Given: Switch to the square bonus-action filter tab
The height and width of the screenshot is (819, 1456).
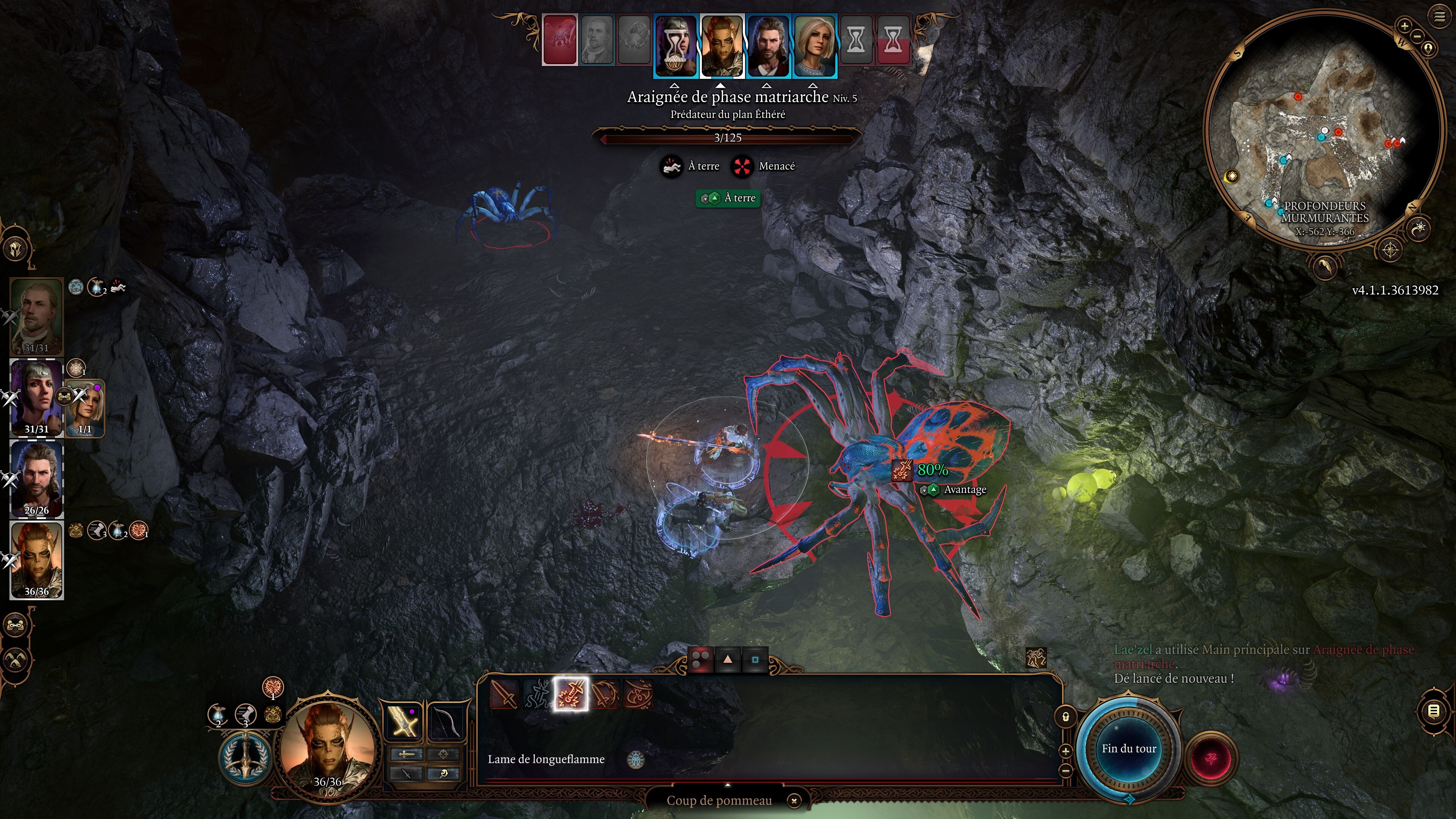Looking at the screenshot, I should point(755,659).
